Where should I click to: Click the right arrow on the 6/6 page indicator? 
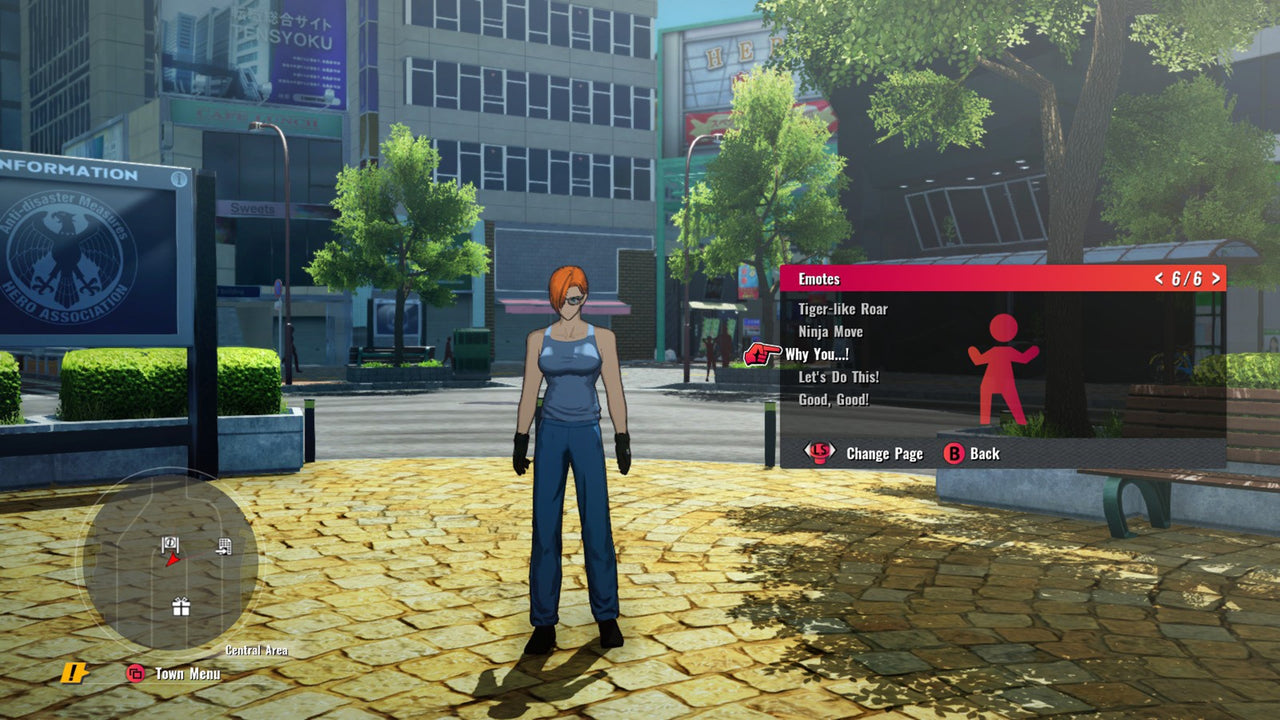(x=1216, y=279)
